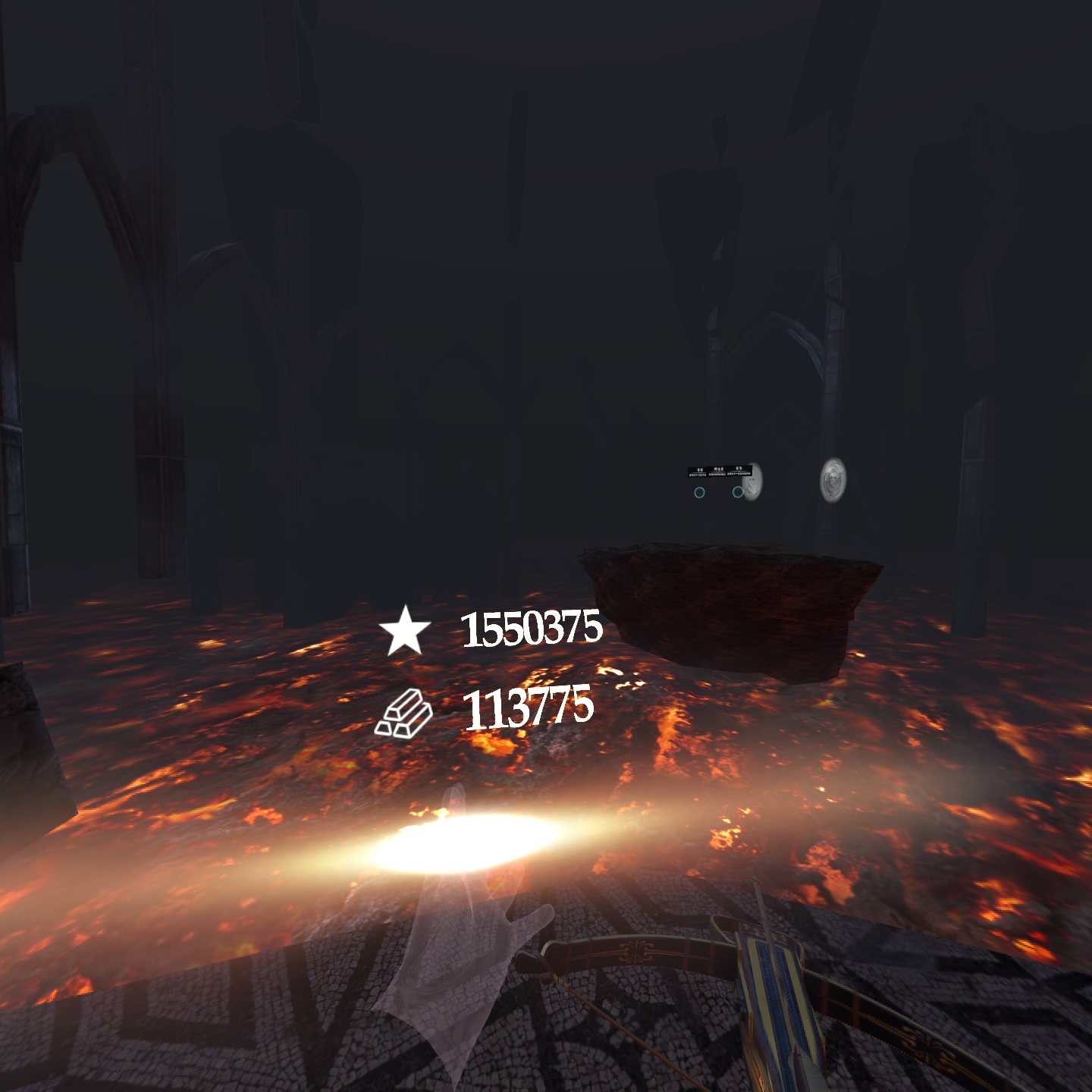The image size is (1092, 1092).
Task: Activate the right cyan teleport ring
Action: pos(737,491)
